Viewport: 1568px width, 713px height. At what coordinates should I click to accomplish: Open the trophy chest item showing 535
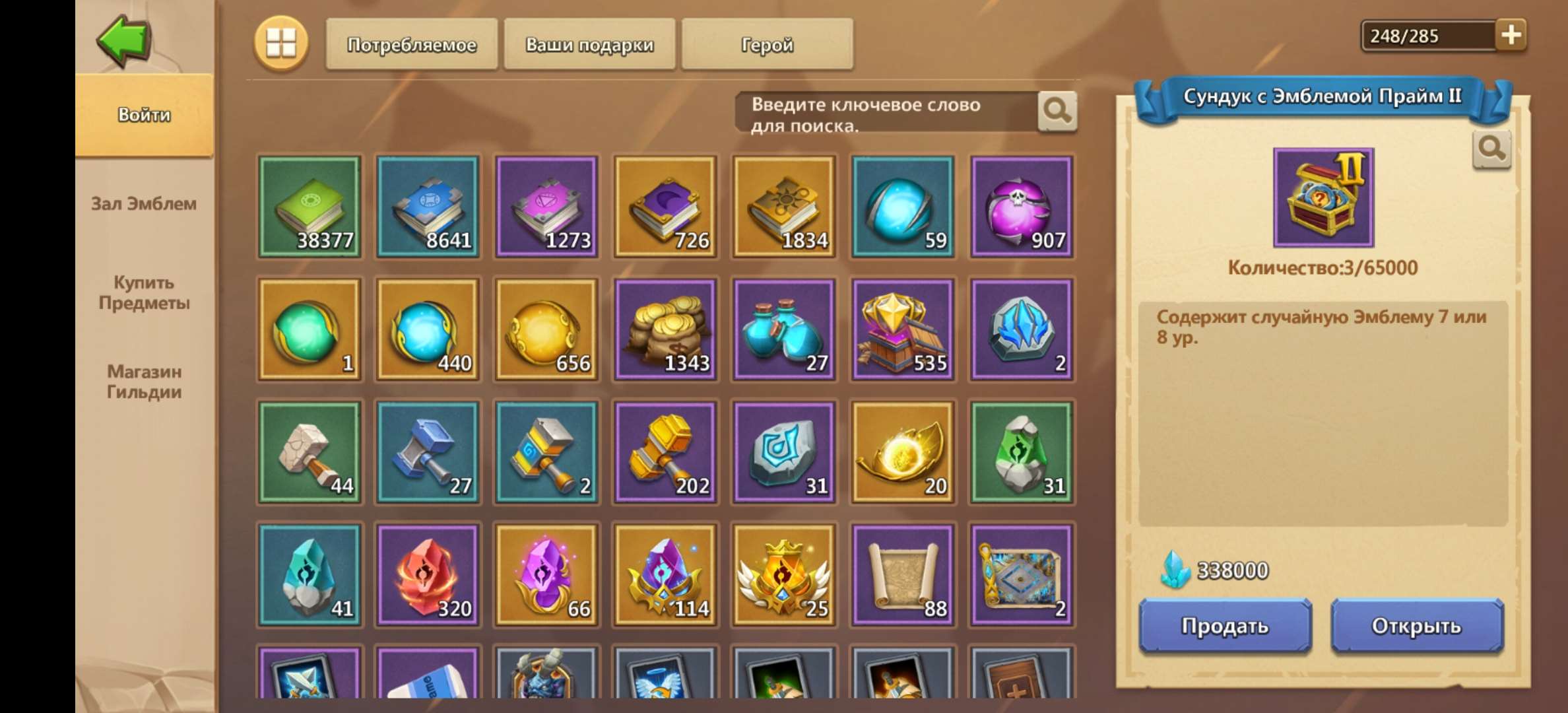pyautogui.click(x=901, y=330)
